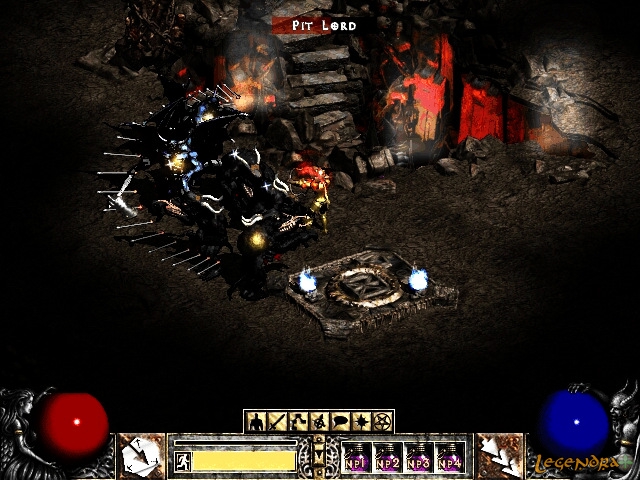The height and width of the screenshot is (480, 640).
Task: Click the sword icon in mini panel
Action: point(276,421)
